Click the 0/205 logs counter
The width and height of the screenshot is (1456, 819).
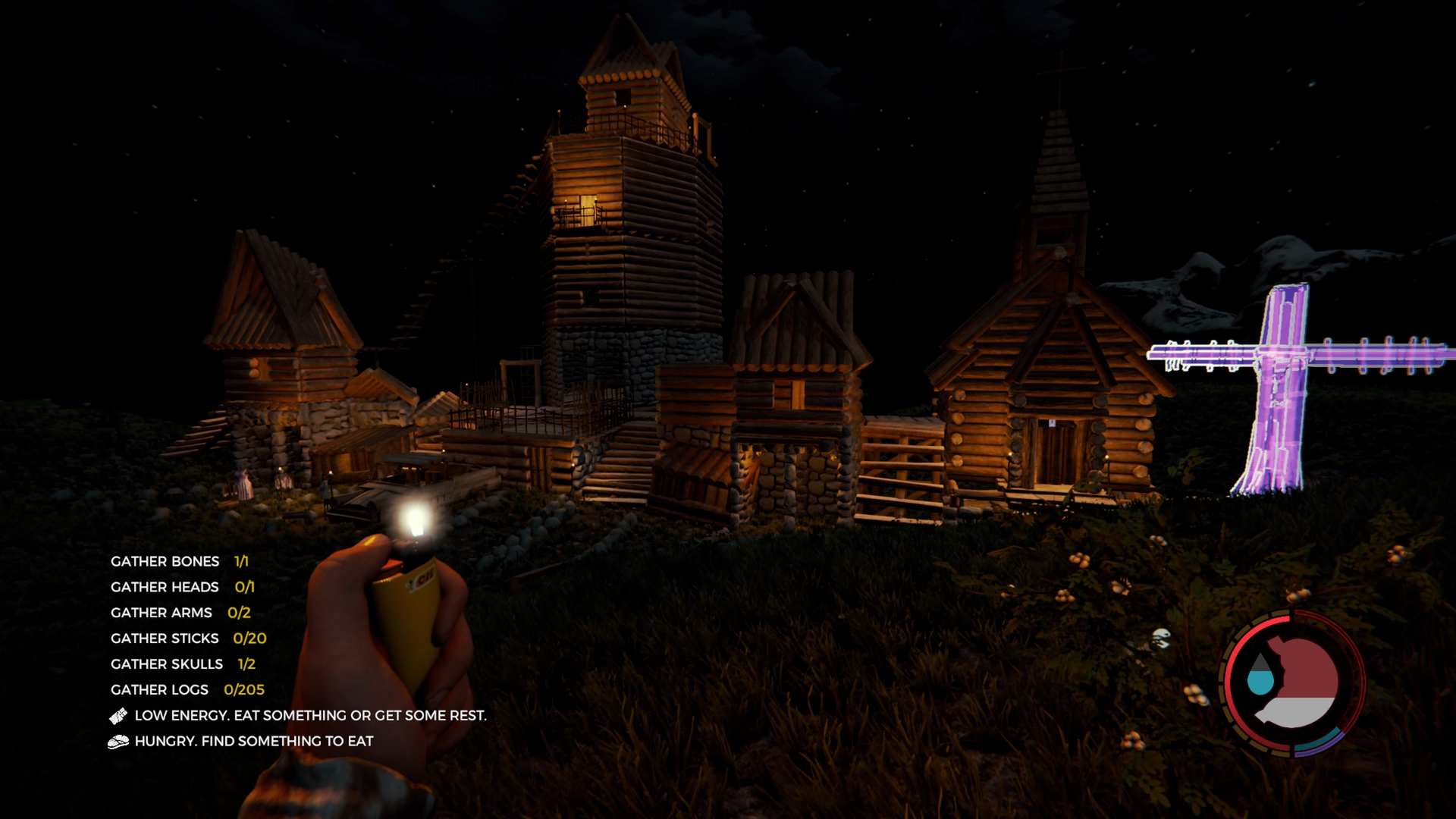[x=244, y=689]
